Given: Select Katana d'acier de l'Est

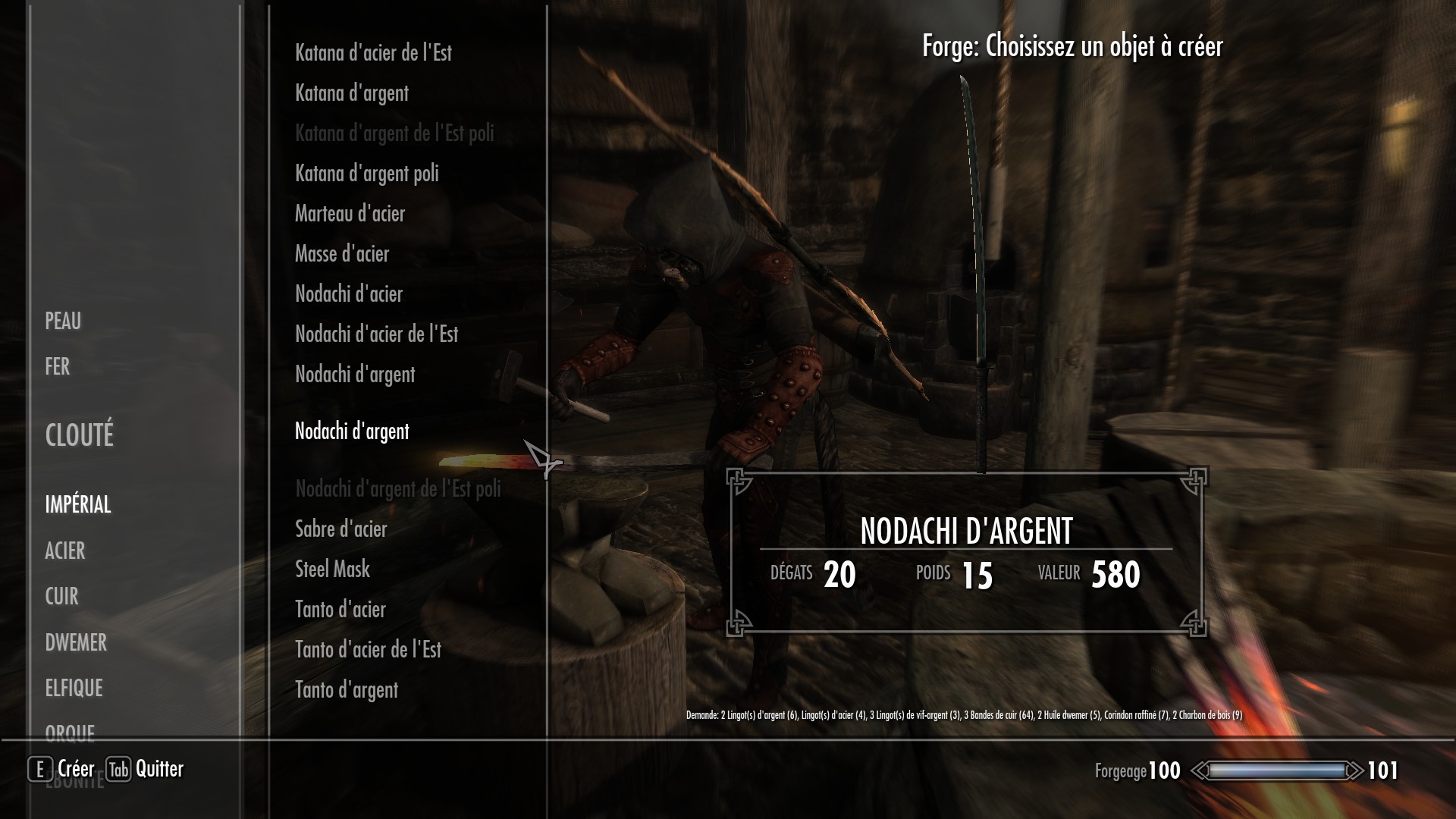Looking at the screenshot, I should 373,53.
